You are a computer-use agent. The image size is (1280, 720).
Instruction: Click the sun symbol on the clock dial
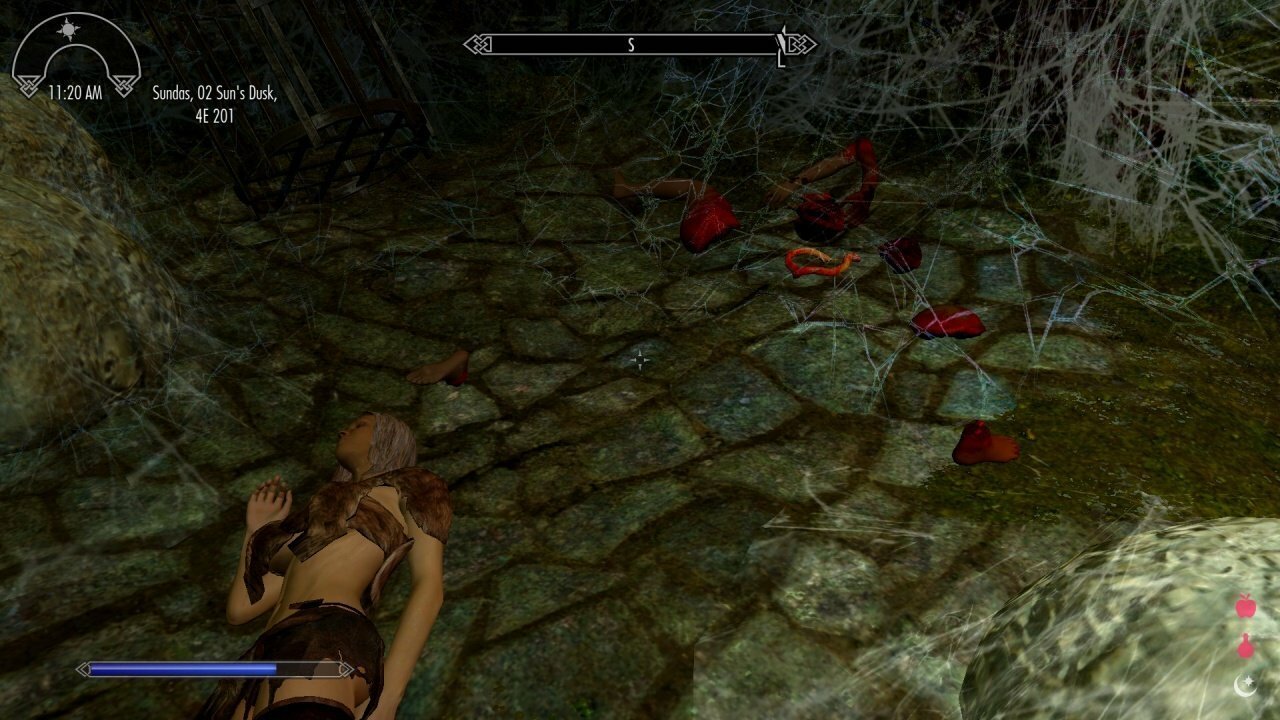click(68, 30)
